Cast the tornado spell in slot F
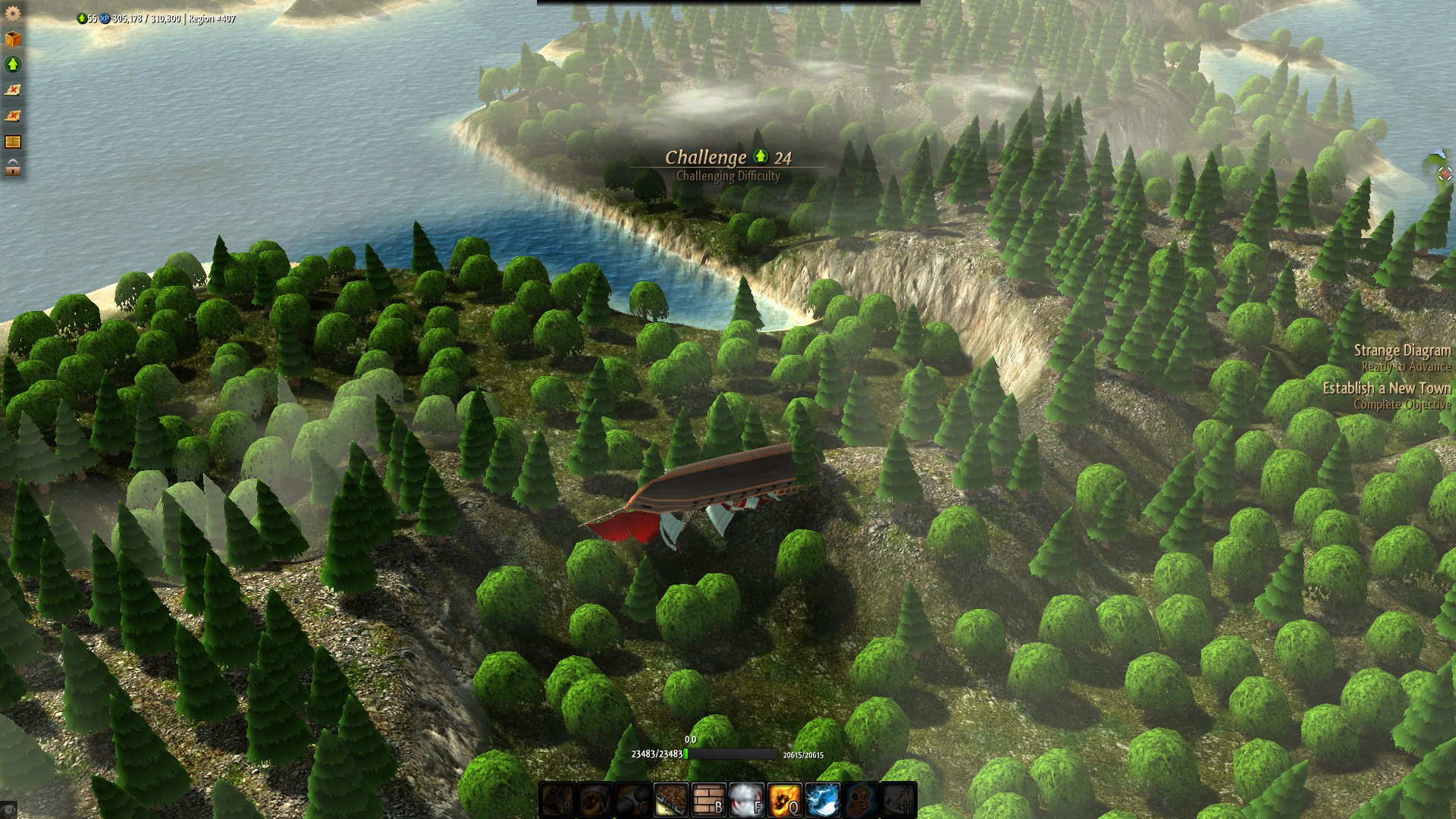This screenshot has width=1456, height=819. (746, 800)
